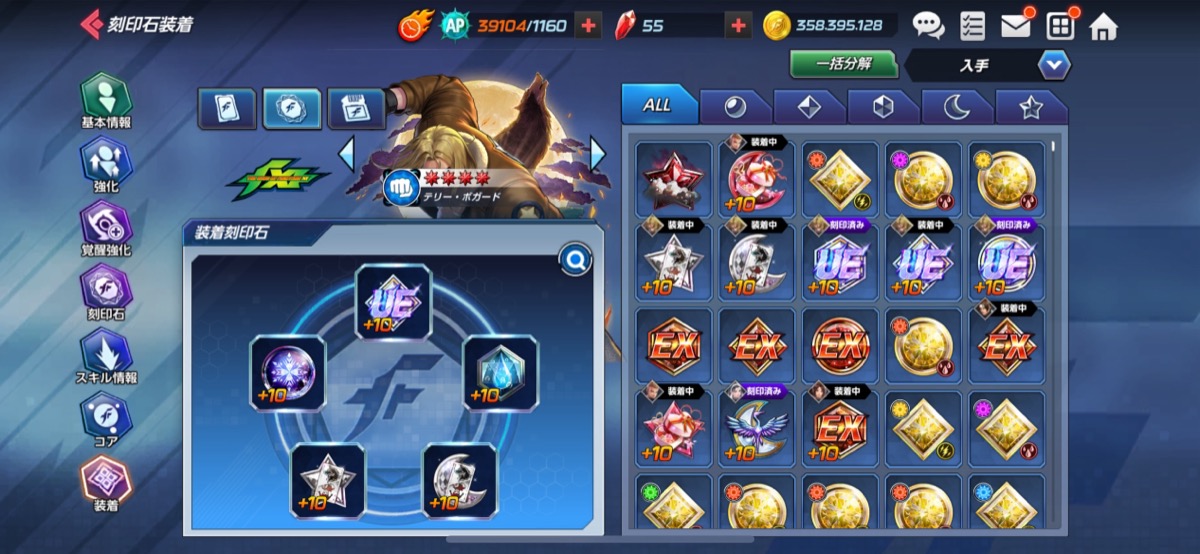Tap the 一括分解 button
Viewport: 1200px width, 554px height.
[x=843, y=64]
